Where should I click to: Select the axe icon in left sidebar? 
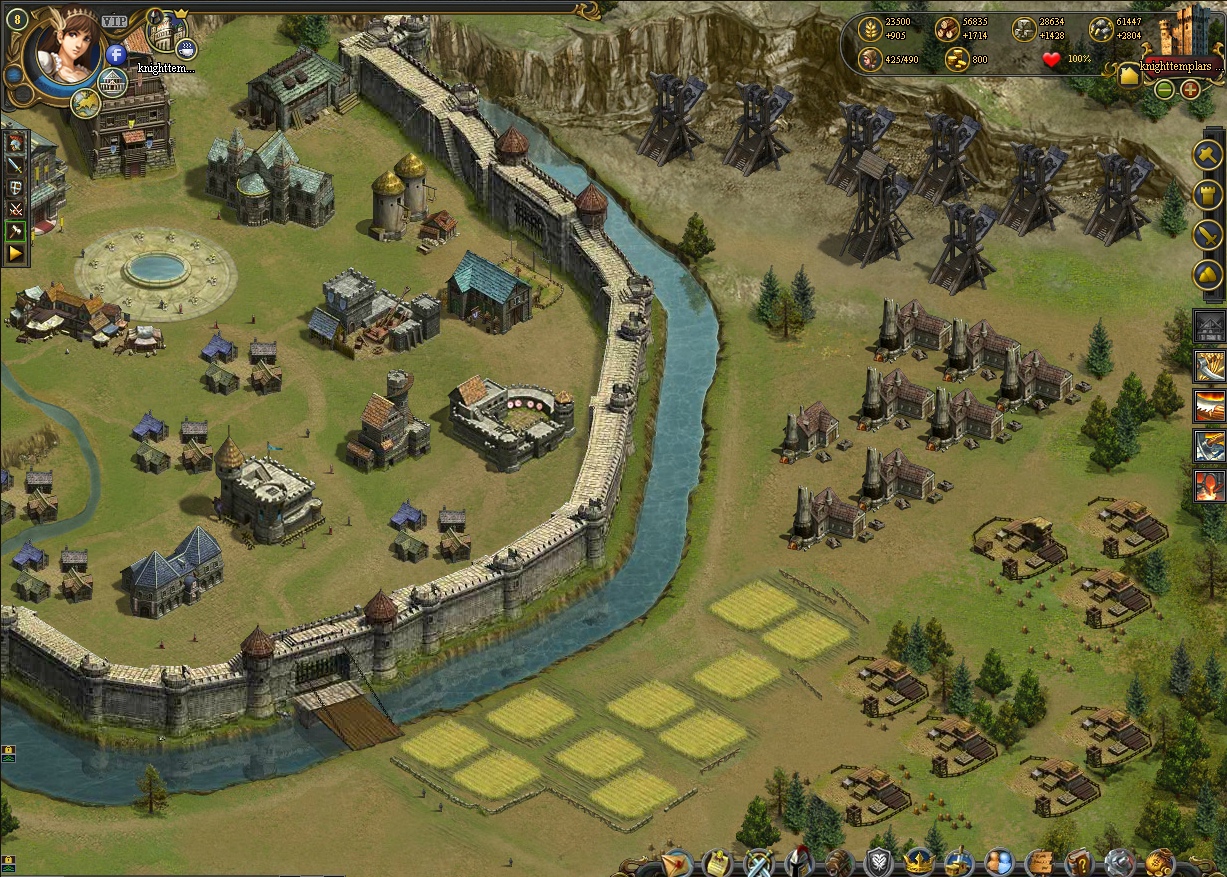(16, 232)
